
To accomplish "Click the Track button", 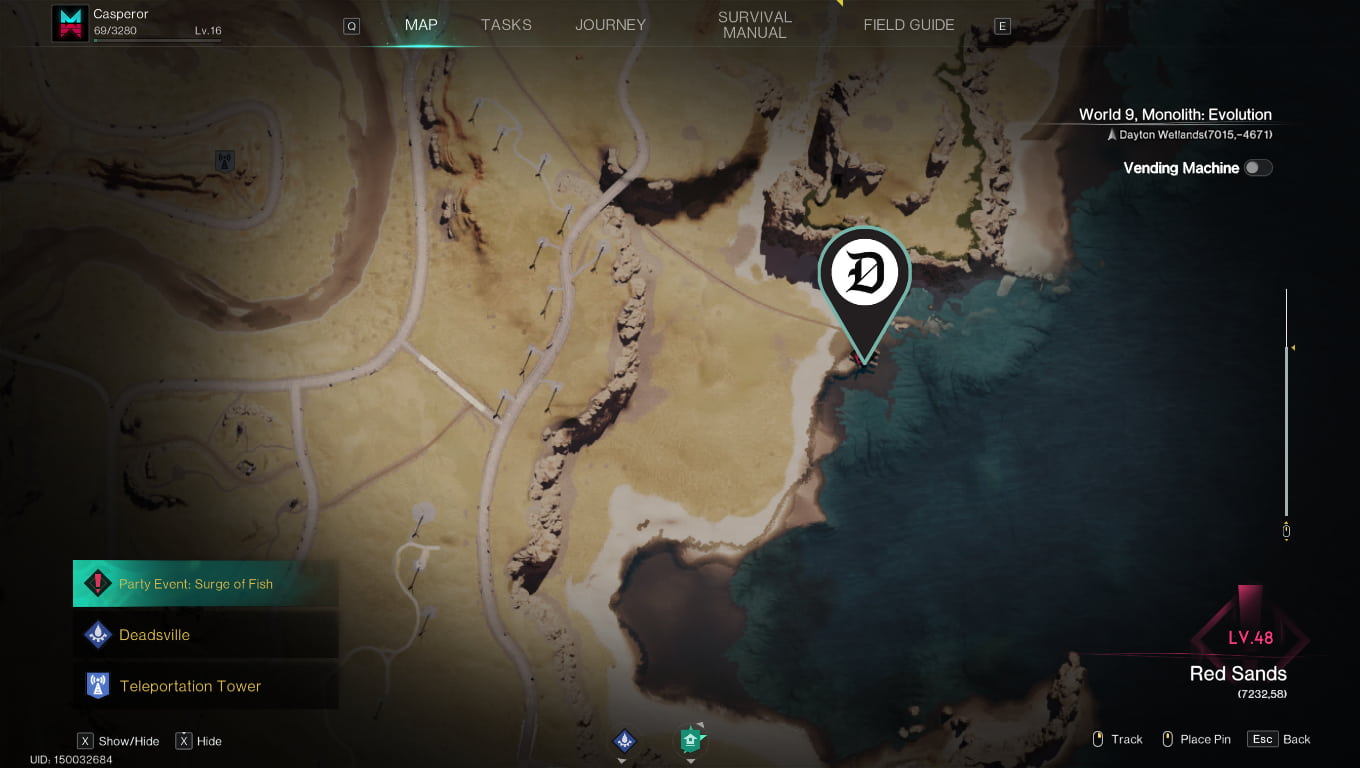I will coord(1117,739).
